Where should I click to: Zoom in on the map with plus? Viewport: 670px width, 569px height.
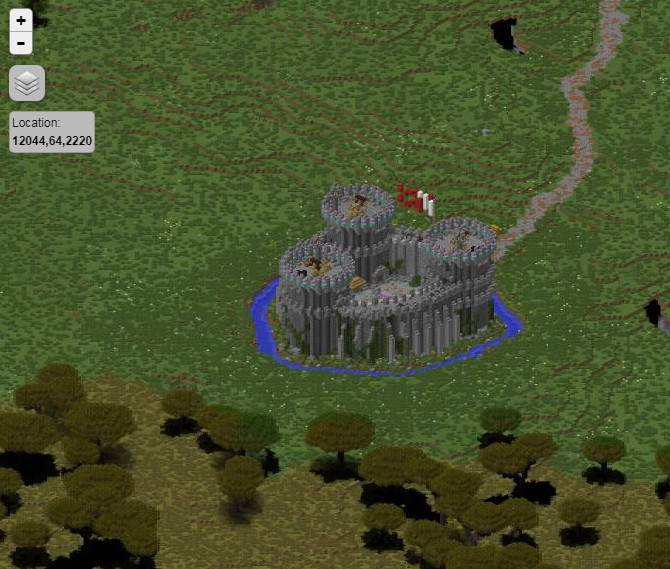(21, 20)
